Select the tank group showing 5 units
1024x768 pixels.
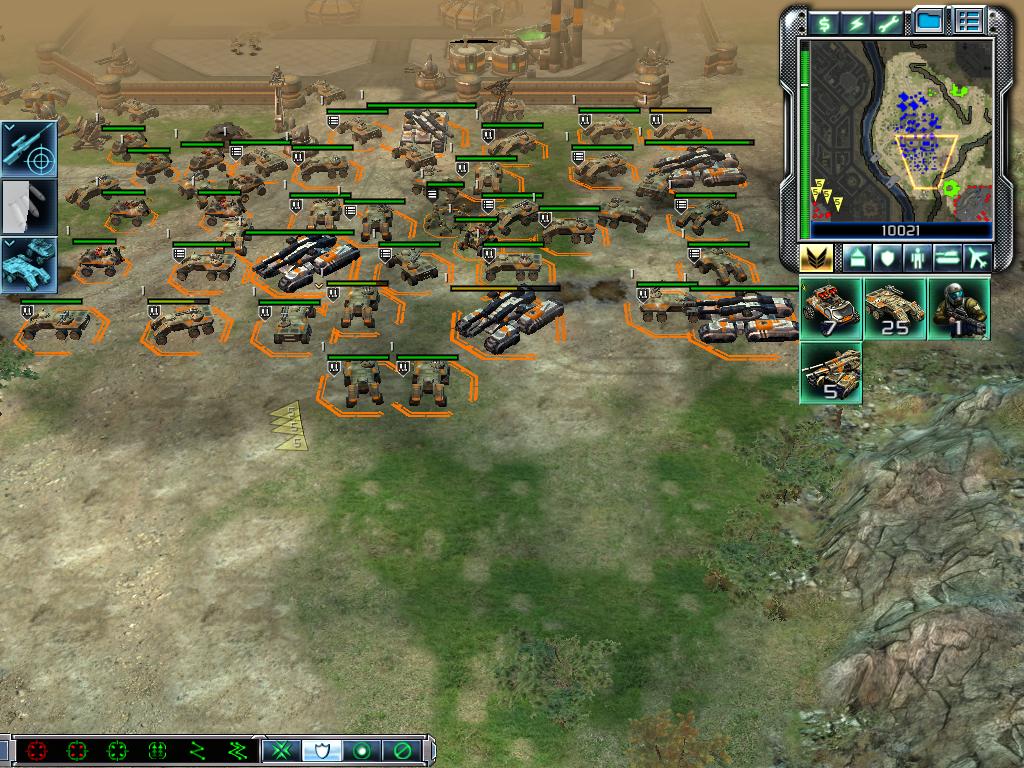(831, 373)
